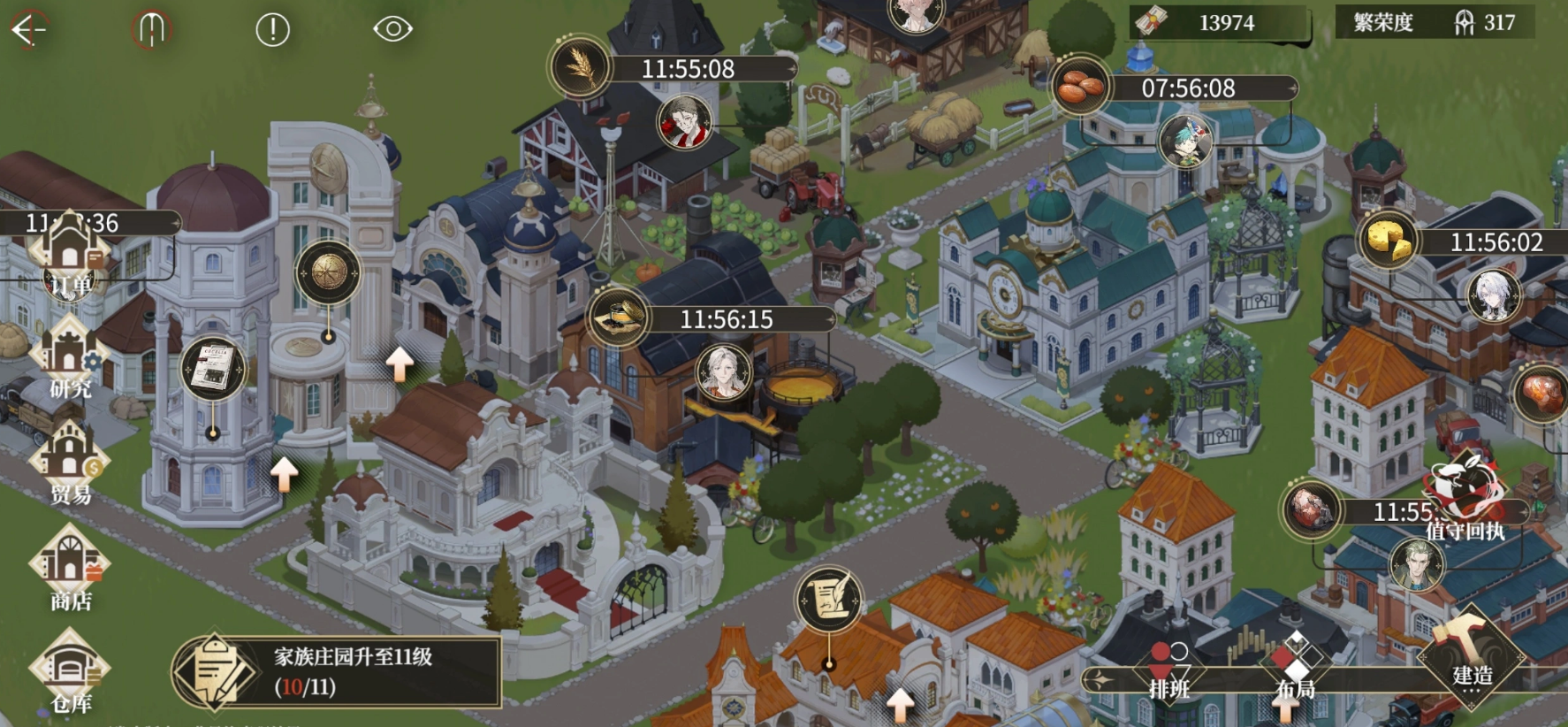Open the 家族庄园升至11级 quest tracker
Screen dimensions: 1568x727
coord(338,670)
